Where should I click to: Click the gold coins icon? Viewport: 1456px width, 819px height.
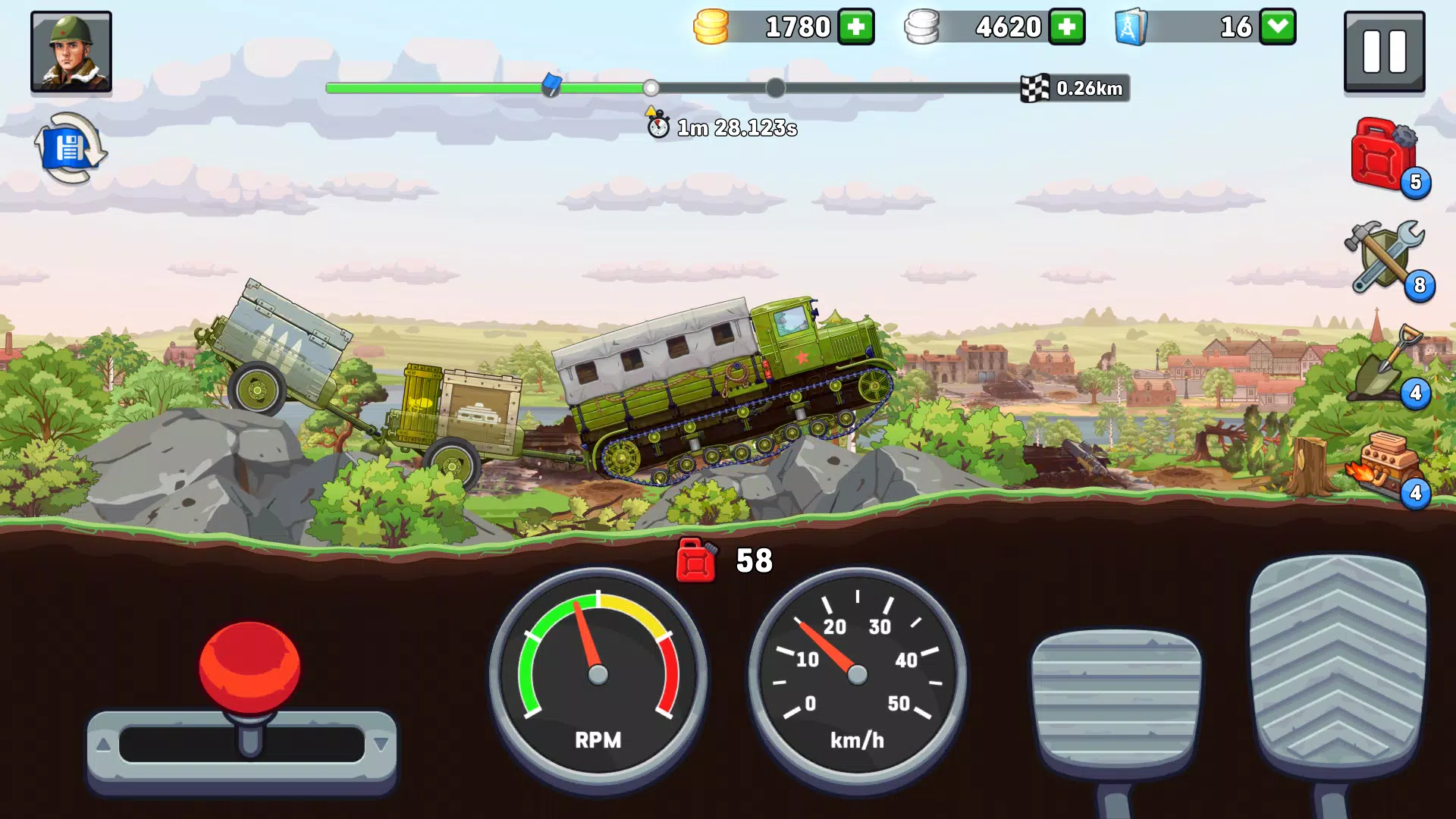711,26
